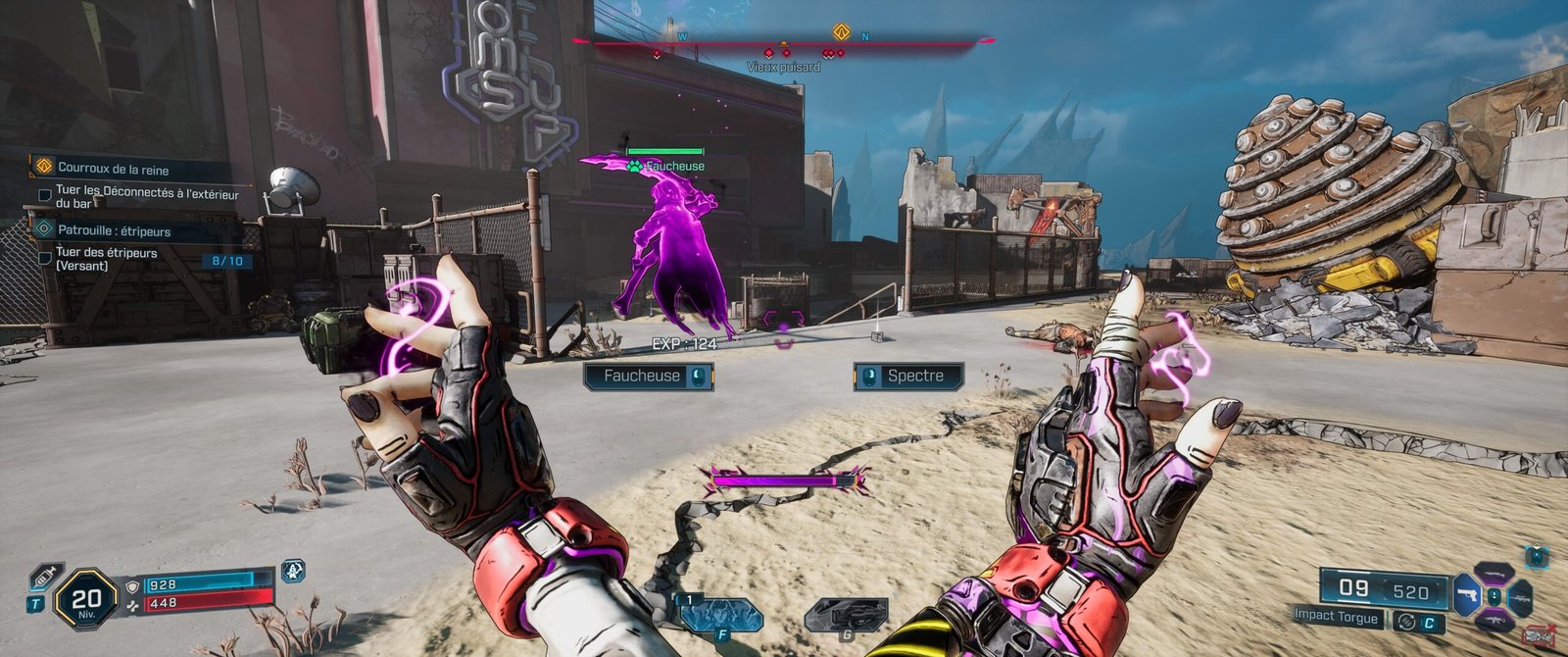The height and width of the screenshot is (657, 1568).
Task: Select the heavy weapon ordnance slot
Action: click(846, 615)
